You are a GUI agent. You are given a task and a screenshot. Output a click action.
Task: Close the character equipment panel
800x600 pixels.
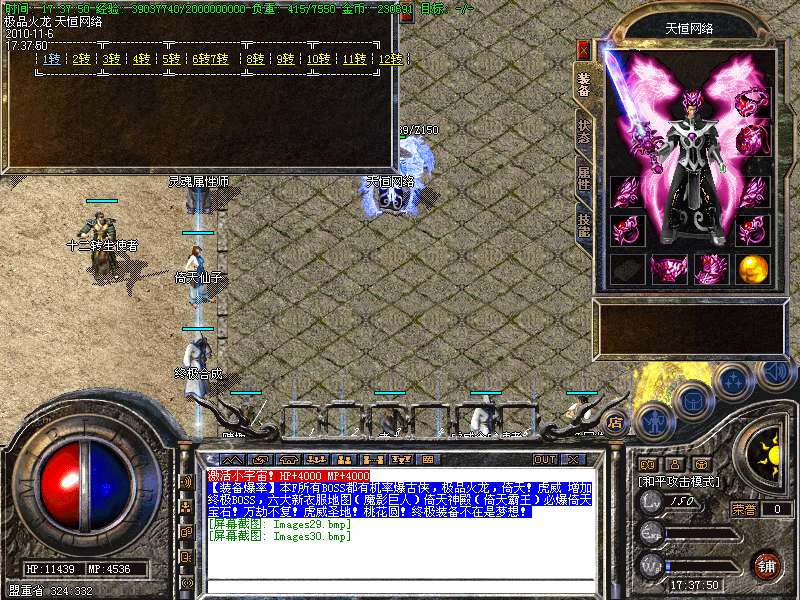coord(583,49)
